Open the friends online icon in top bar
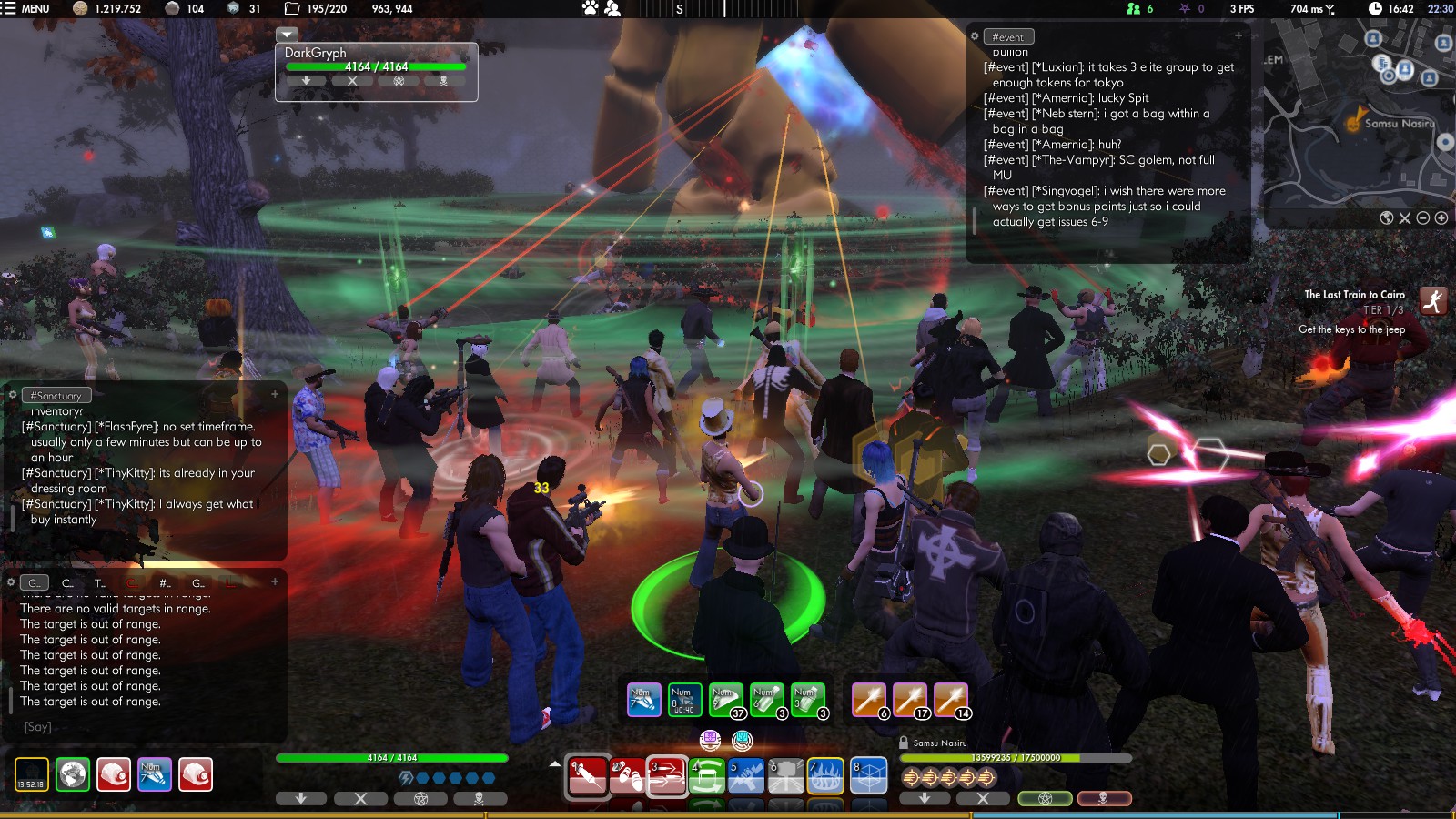The image size is (1456, 819). click(1134, 8)
